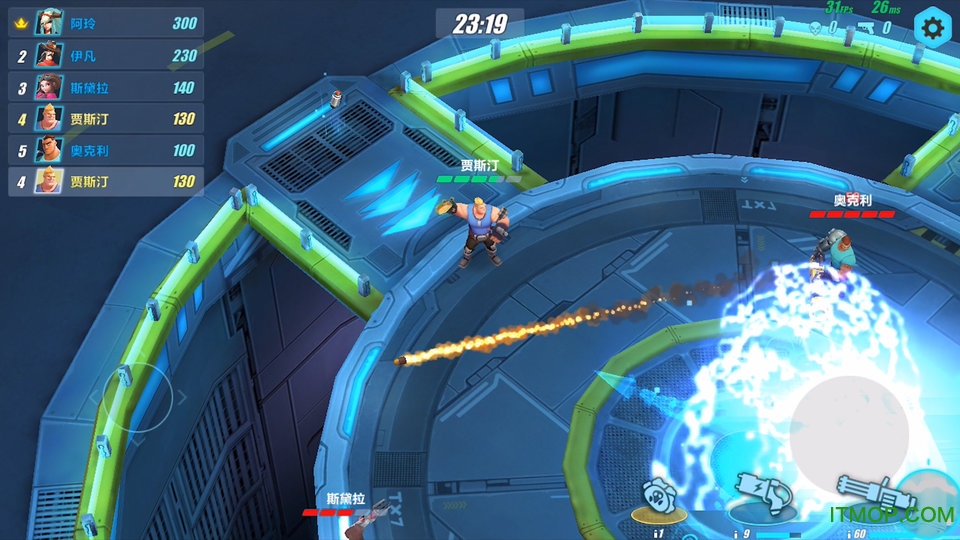Equip the minigun weapon
960x540 pixels.
click(x=862, y=494)
